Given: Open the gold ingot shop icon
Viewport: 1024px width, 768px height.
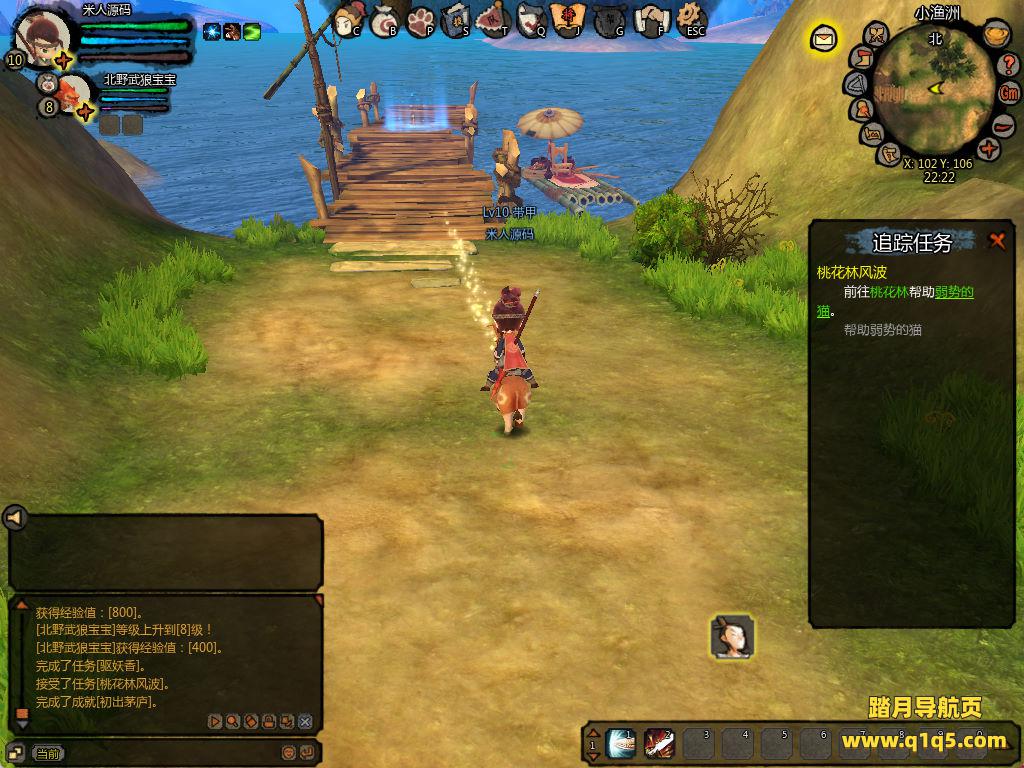Looking at the screenshot, I should [995, 35].
